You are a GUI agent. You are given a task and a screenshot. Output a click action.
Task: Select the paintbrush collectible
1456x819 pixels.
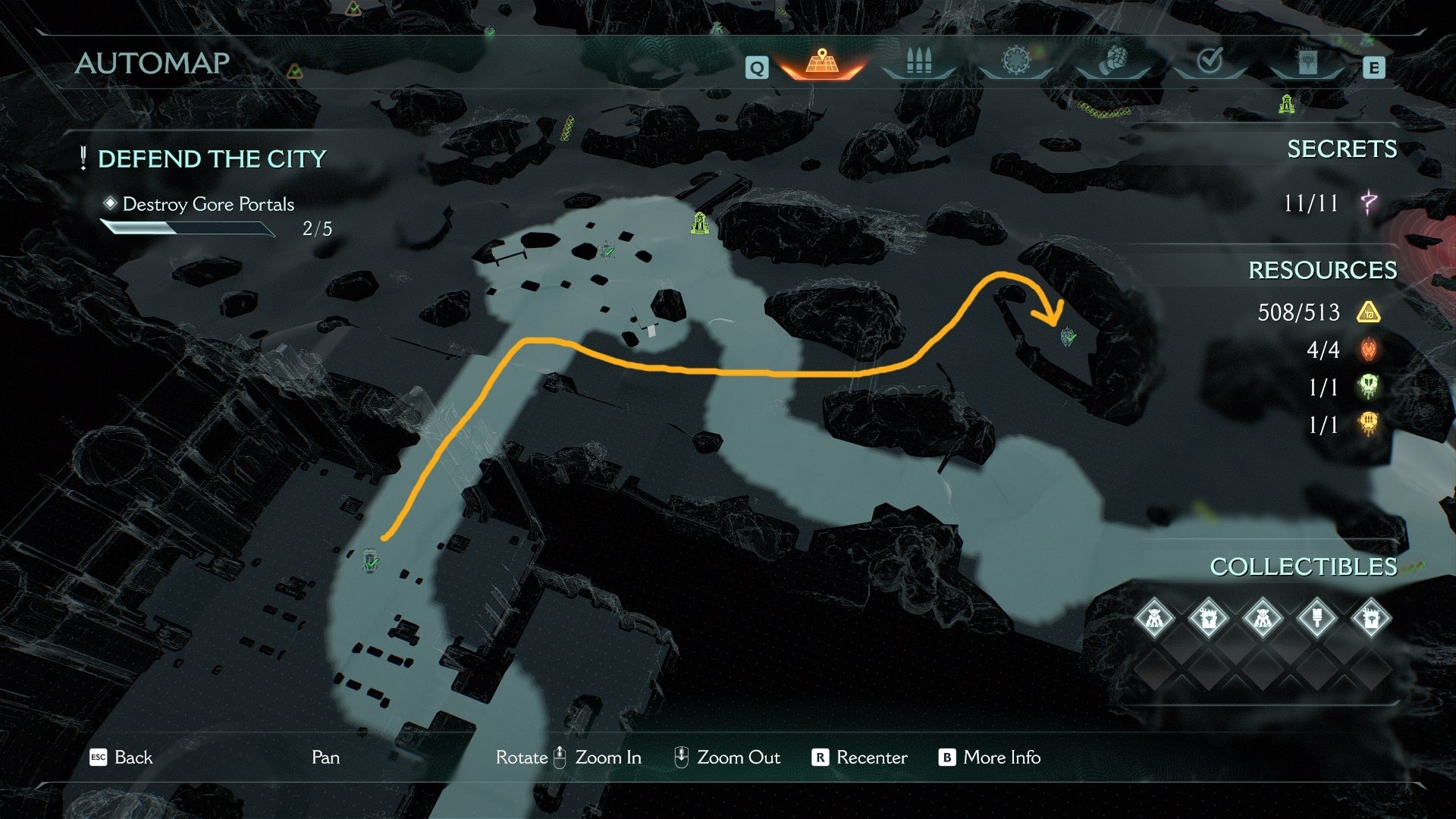click(x=1317, y=618)
